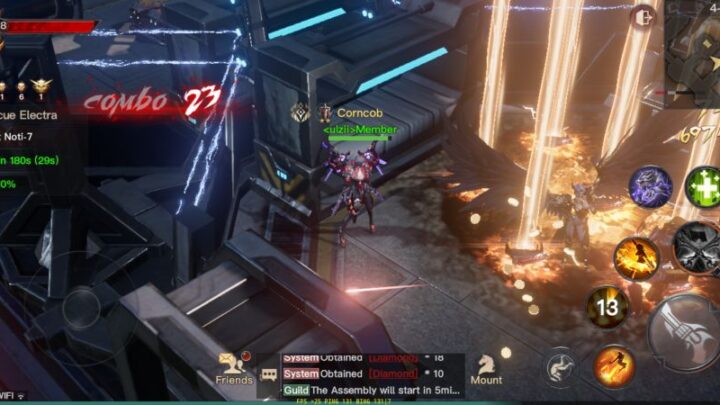Tap the skill on cooldown showing 13
The image size is (720, 405).
click(607, 307)
